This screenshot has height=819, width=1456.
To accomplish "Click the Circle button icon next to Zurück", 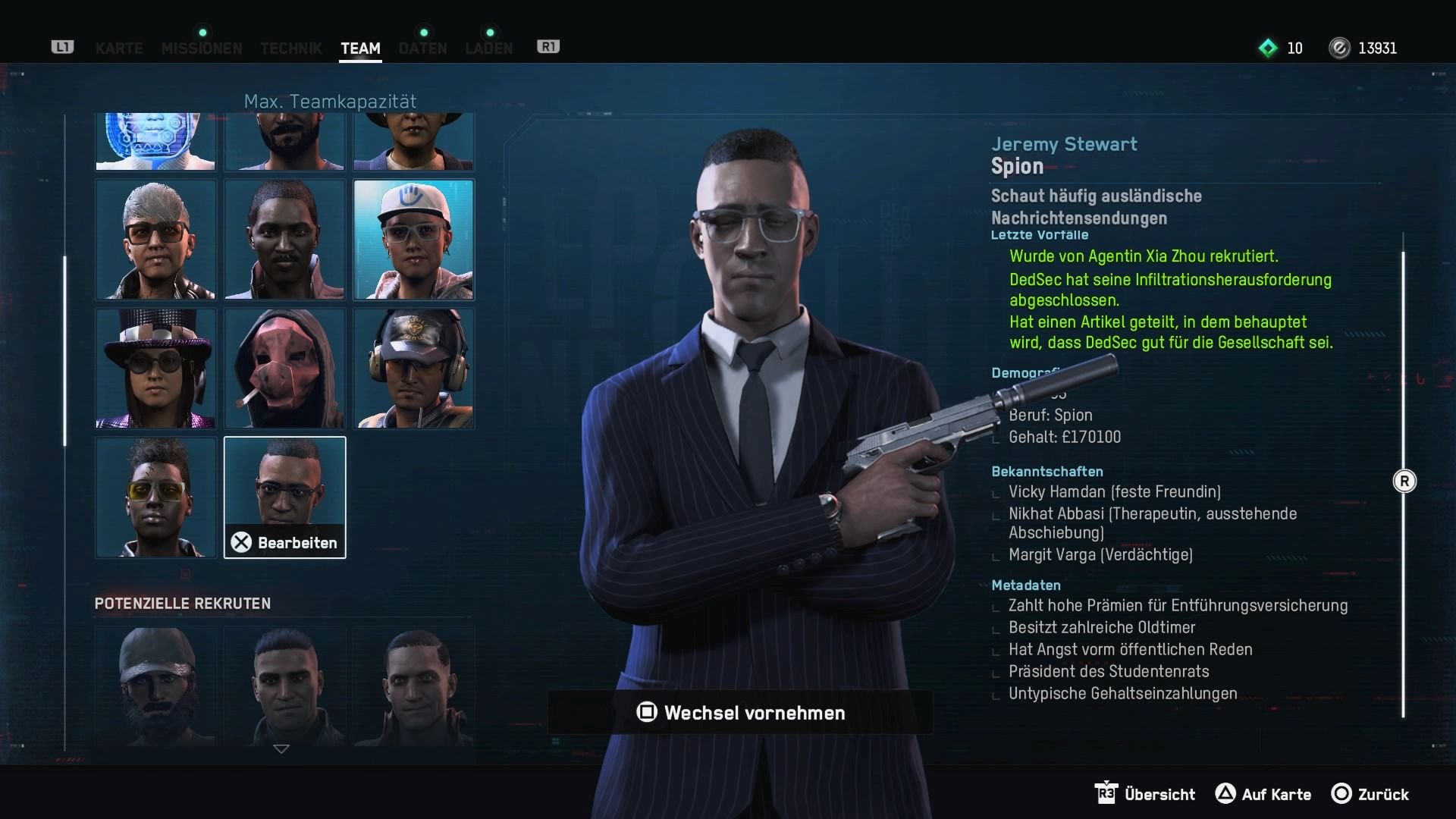I will coord(1339,795).
